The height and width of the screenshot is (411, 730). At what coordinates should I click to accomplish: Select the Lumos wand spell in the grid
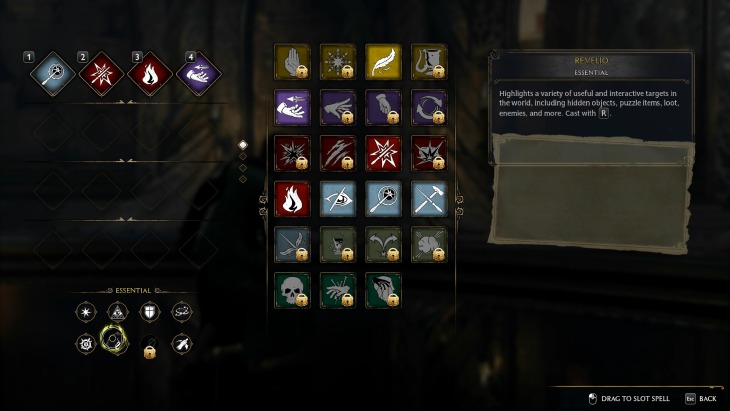(x=381, y=198)
